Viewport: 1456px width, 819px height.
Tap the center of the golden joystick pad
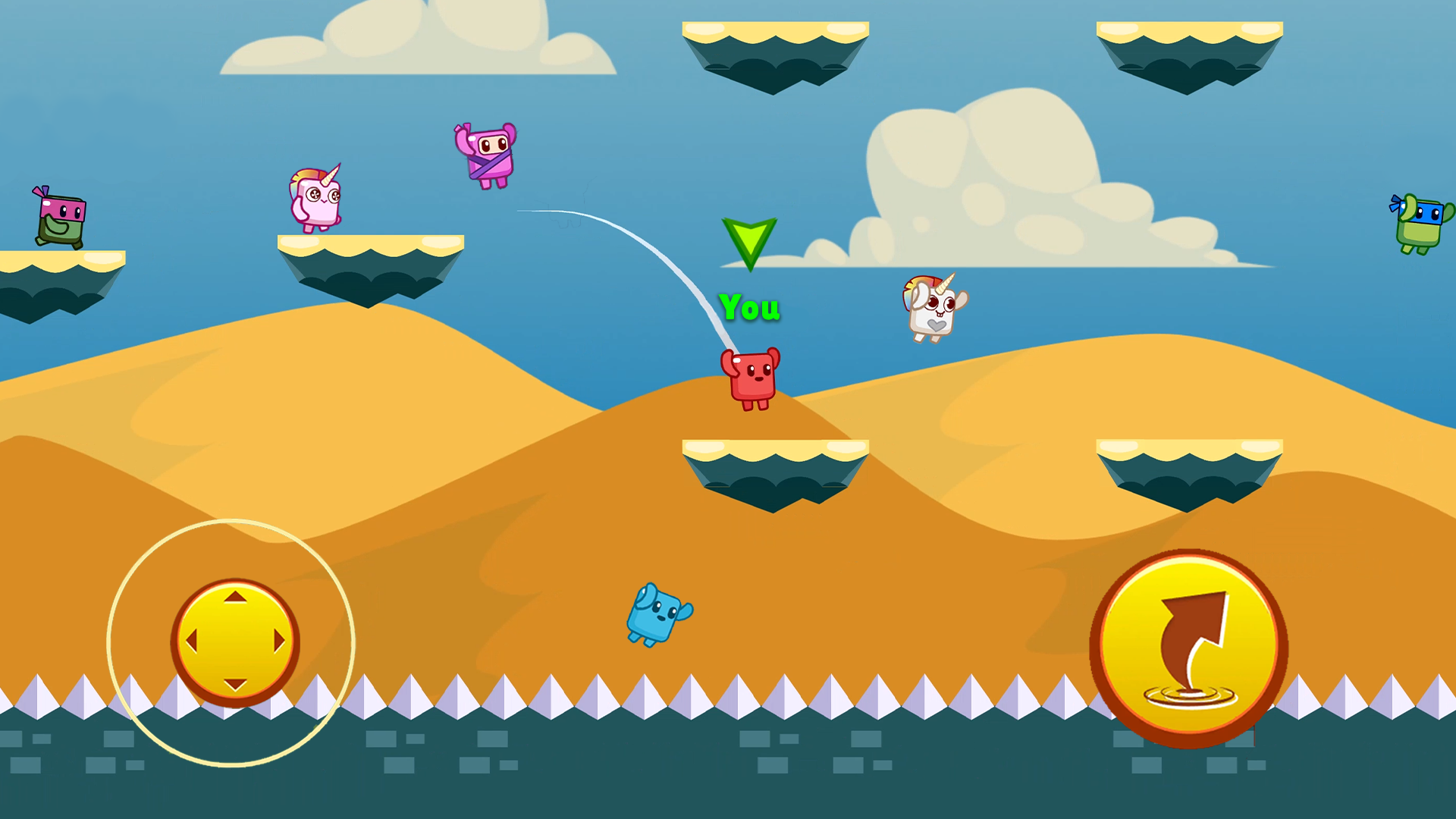point(236,641)
